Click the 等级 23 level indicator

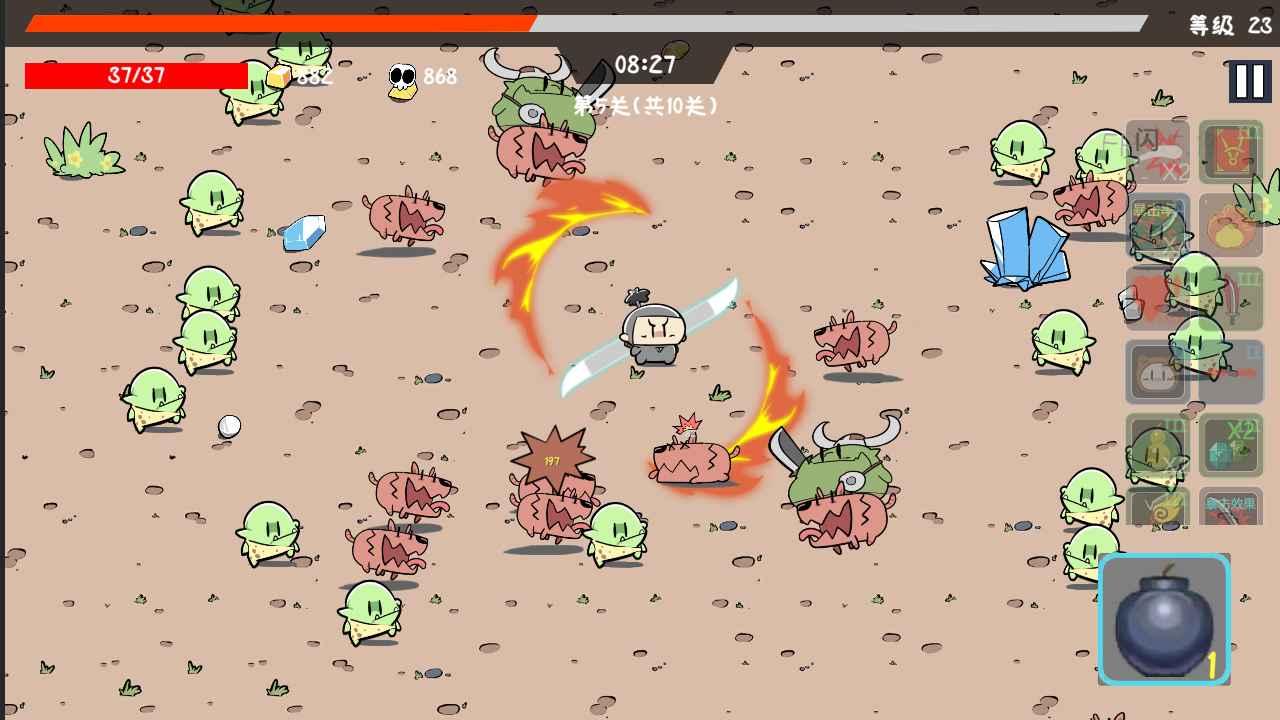[x=1228, y=22]
